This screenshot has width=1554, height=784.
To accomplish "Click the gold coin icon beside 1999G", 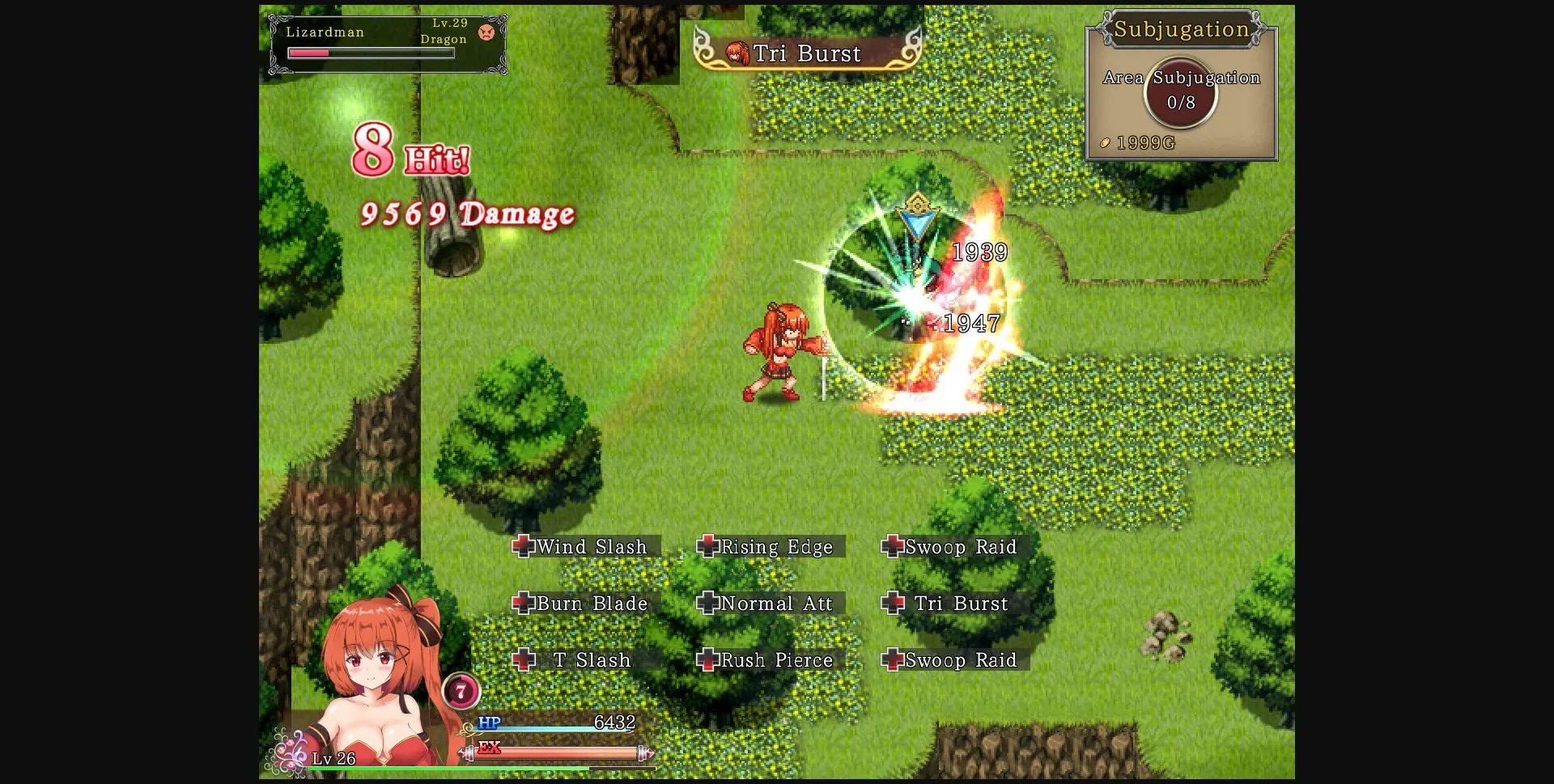I will [1105, 142].
